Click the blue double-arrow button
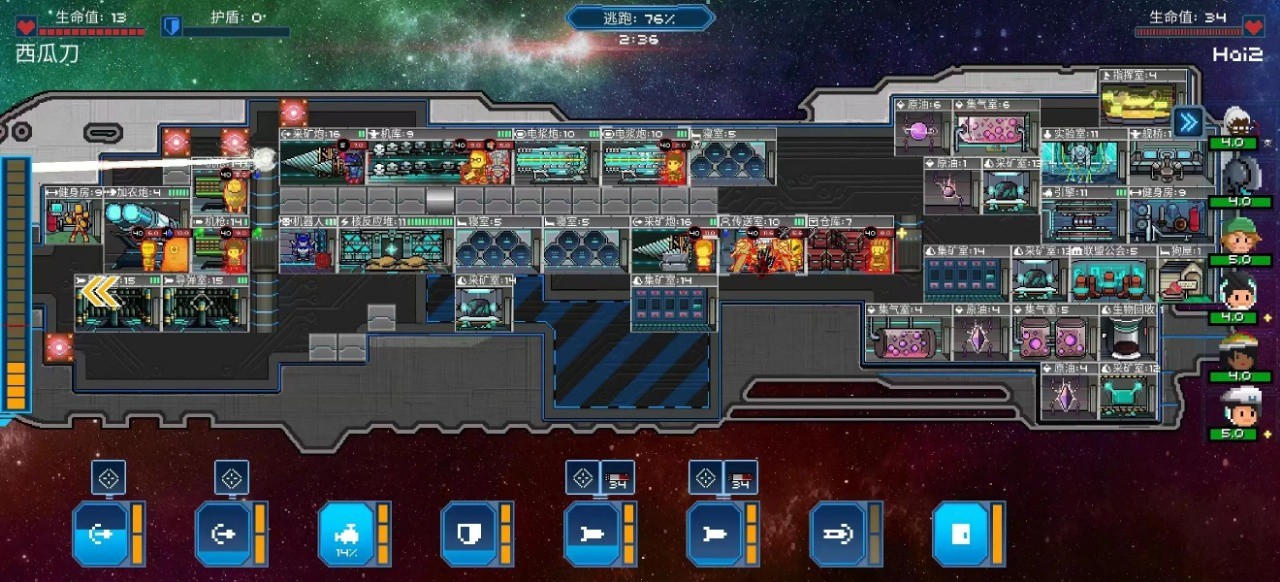Viewport: 1280px width, 582px height. [1188, 122]
